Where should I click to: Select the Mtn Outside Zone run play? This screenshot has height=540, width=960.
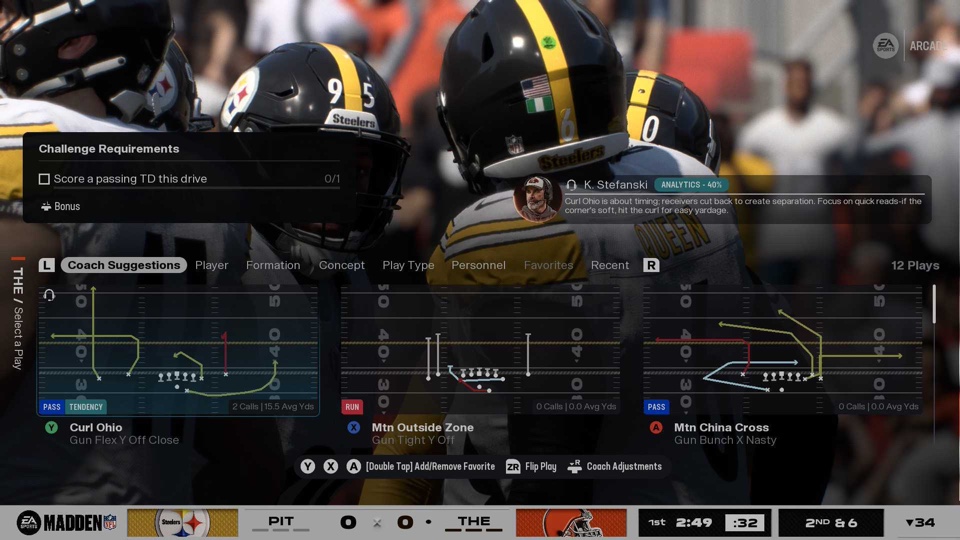point(480,351)
